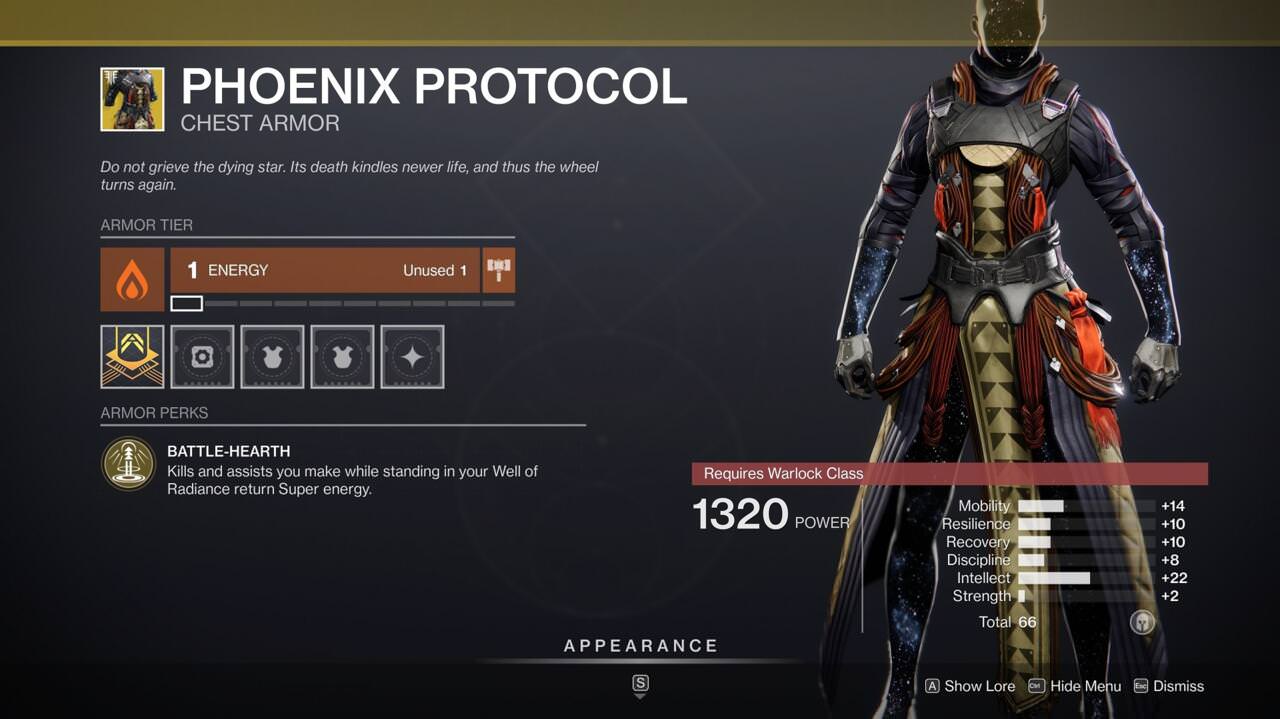Open the Appearance section
The image size is (1280, 719).
[641, 646]
